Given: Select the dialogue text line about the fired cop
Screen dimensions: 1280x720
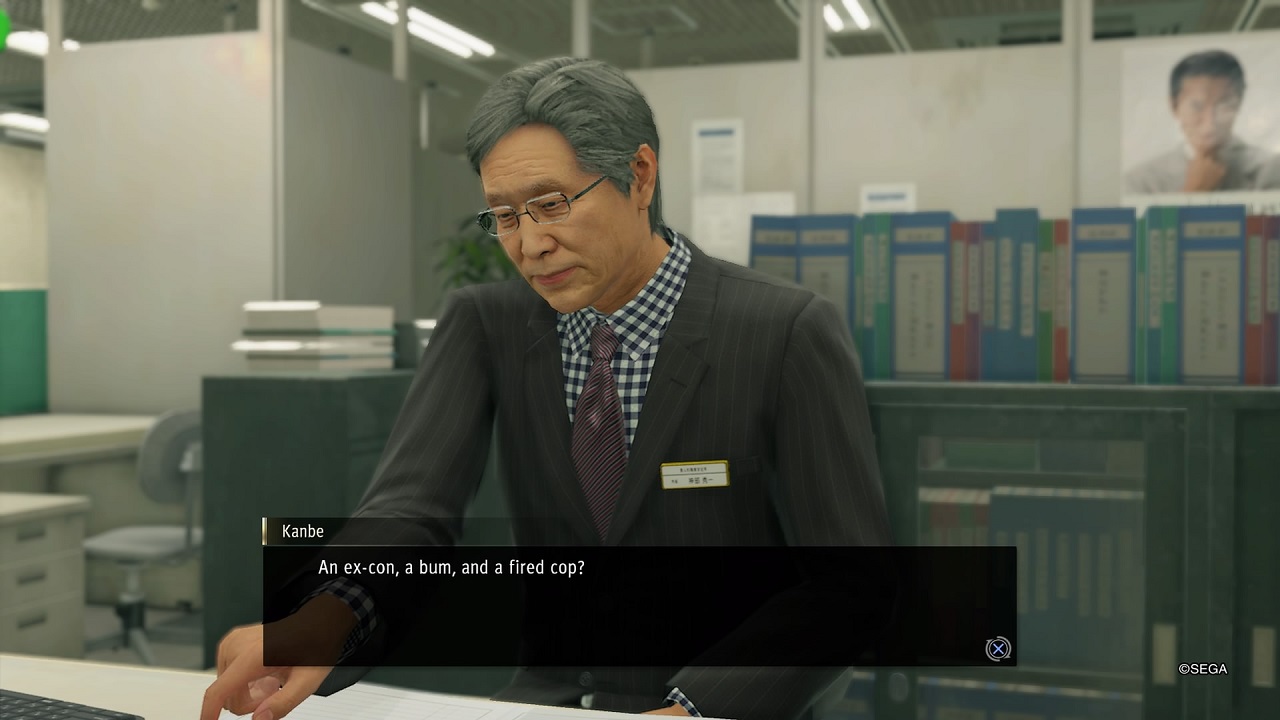Looking at the screenshot, I should [x=451, y=567].
